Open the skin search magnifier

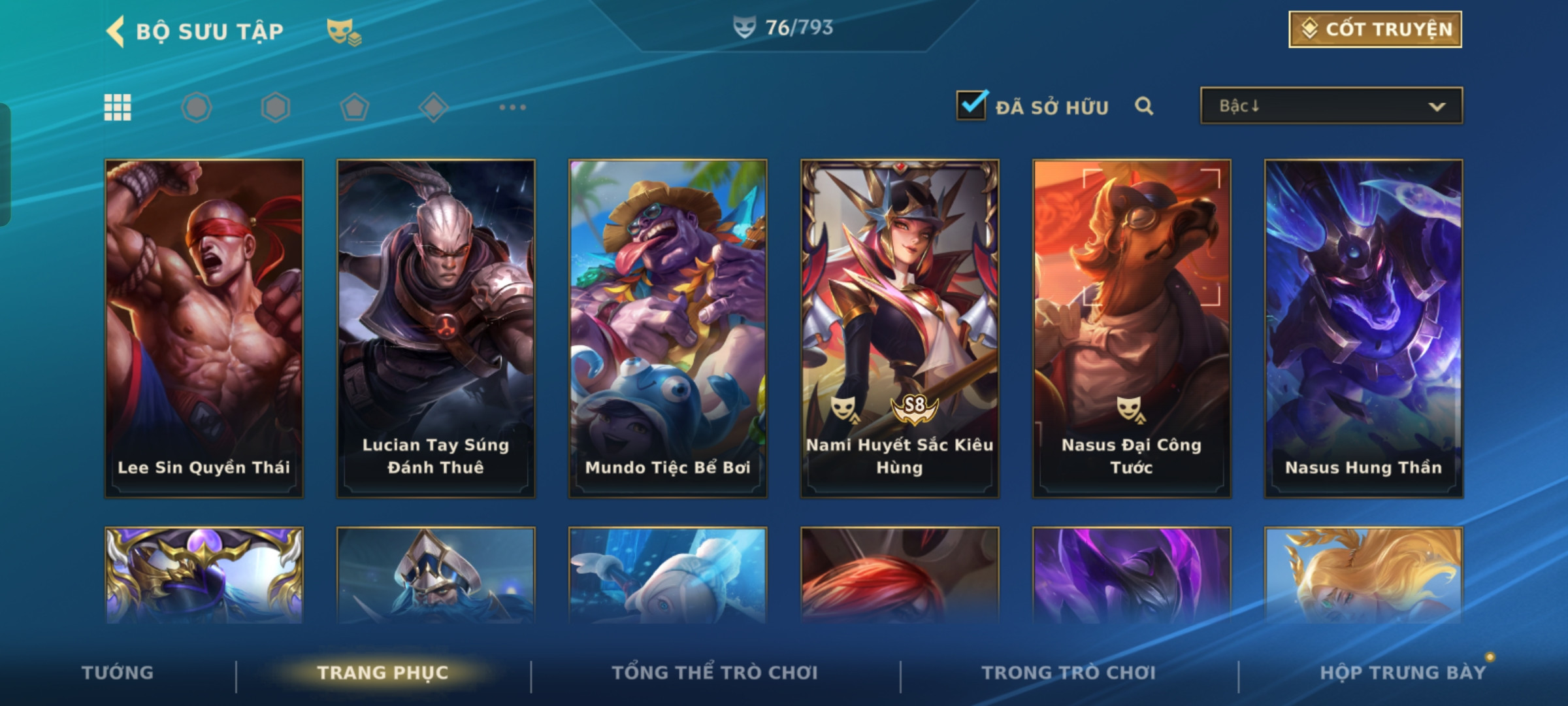tap(1143, 106)
